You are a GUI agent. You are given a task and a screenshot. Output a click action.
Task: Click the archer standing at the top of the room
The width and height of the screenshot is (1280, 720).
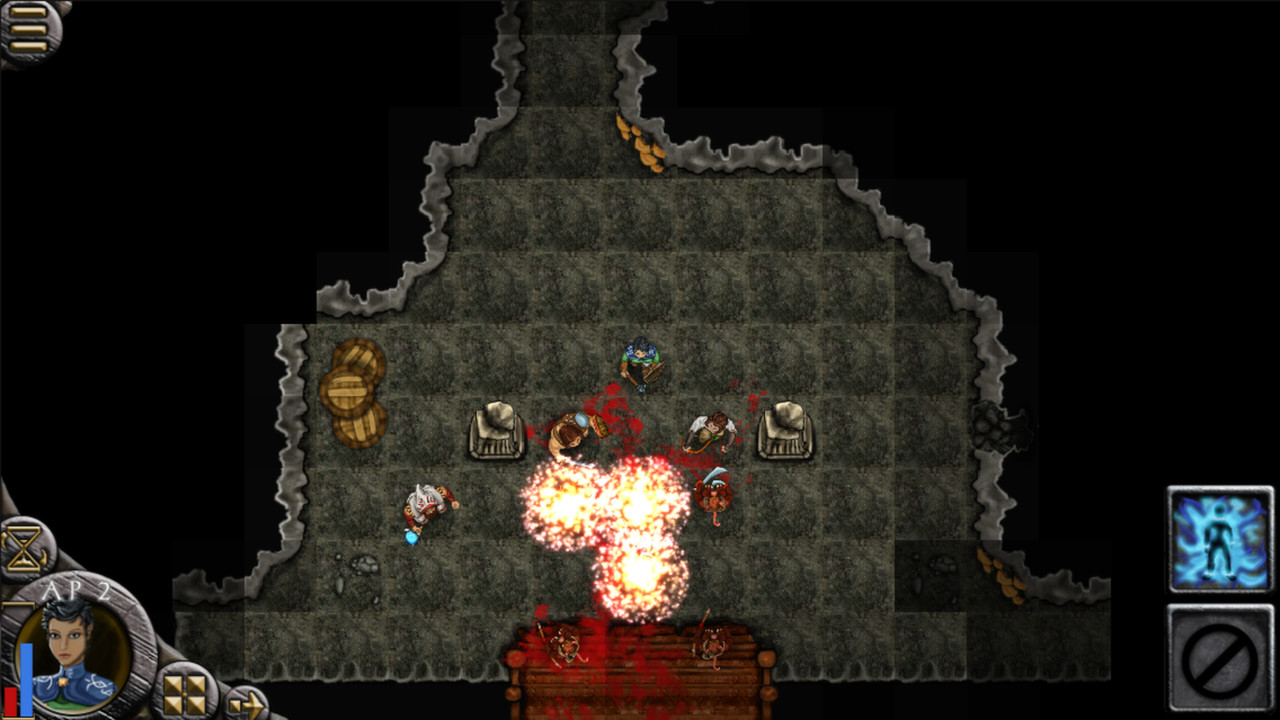coord(641,360)
